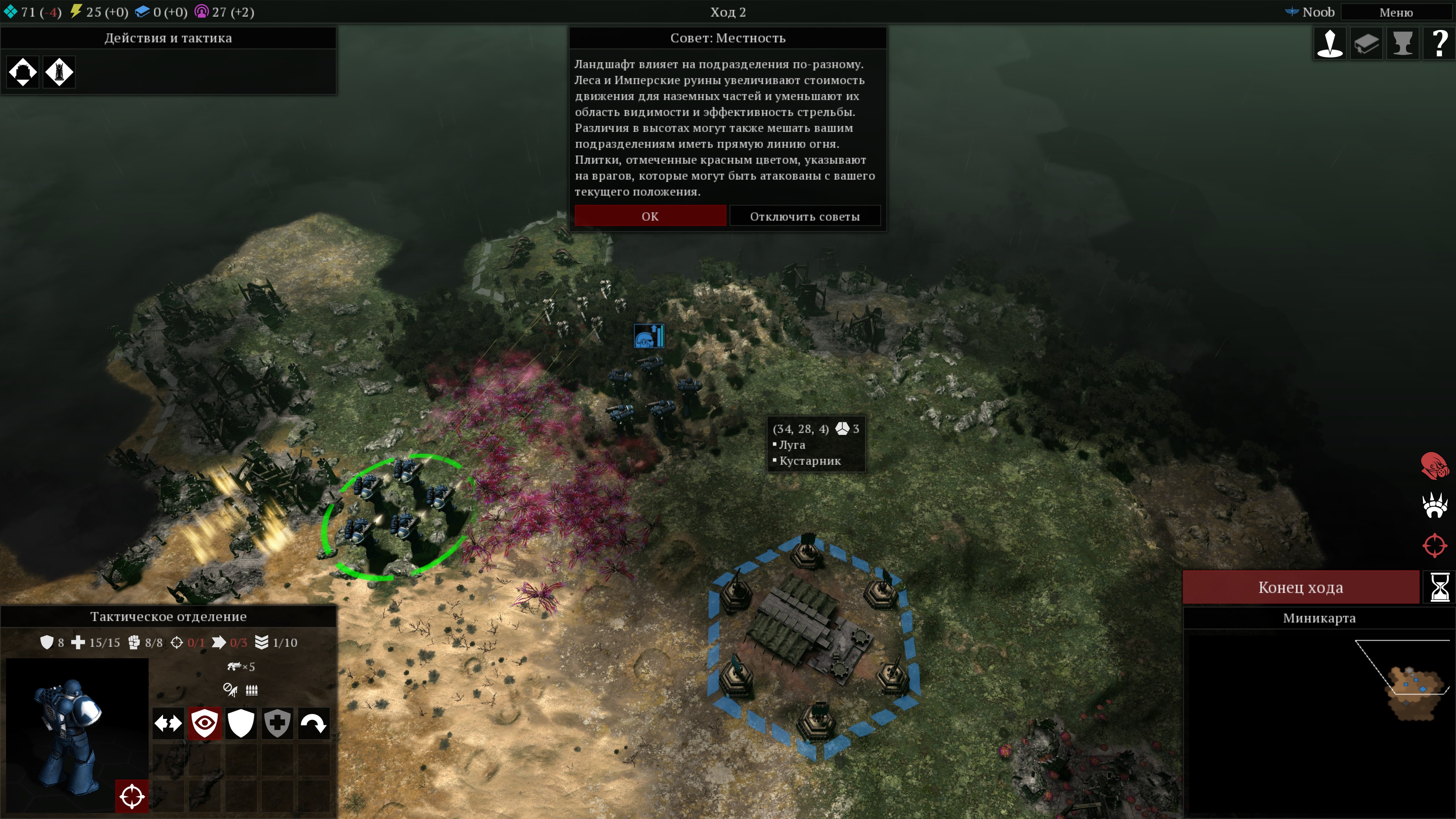Click the shield with cross heal action
Viewport: 1456px width, 819px height.
[x=277, y=723]
